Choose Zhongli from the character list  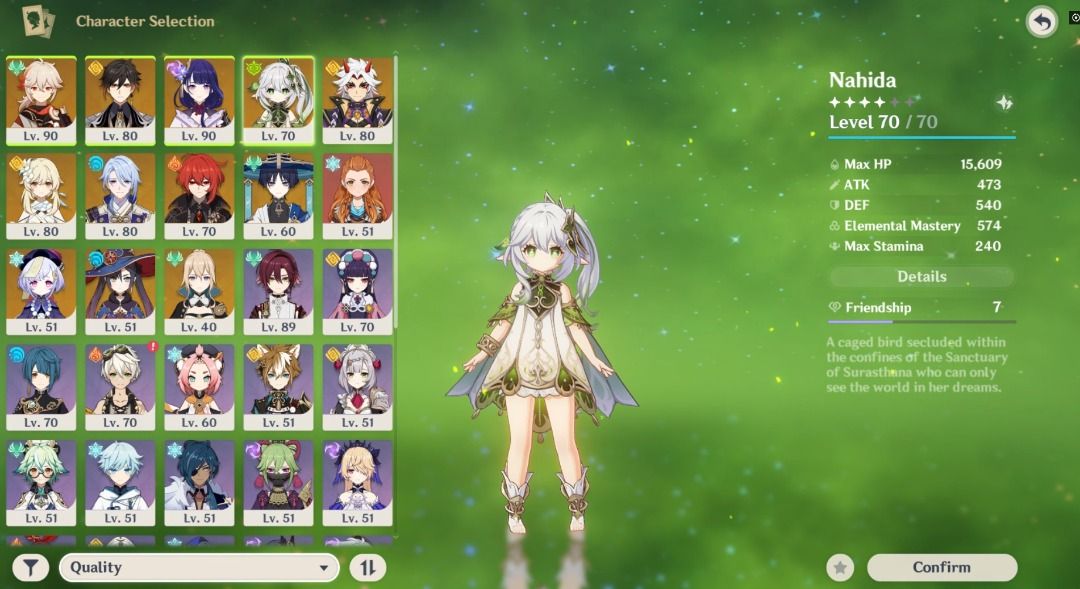(x=120, y=100)
